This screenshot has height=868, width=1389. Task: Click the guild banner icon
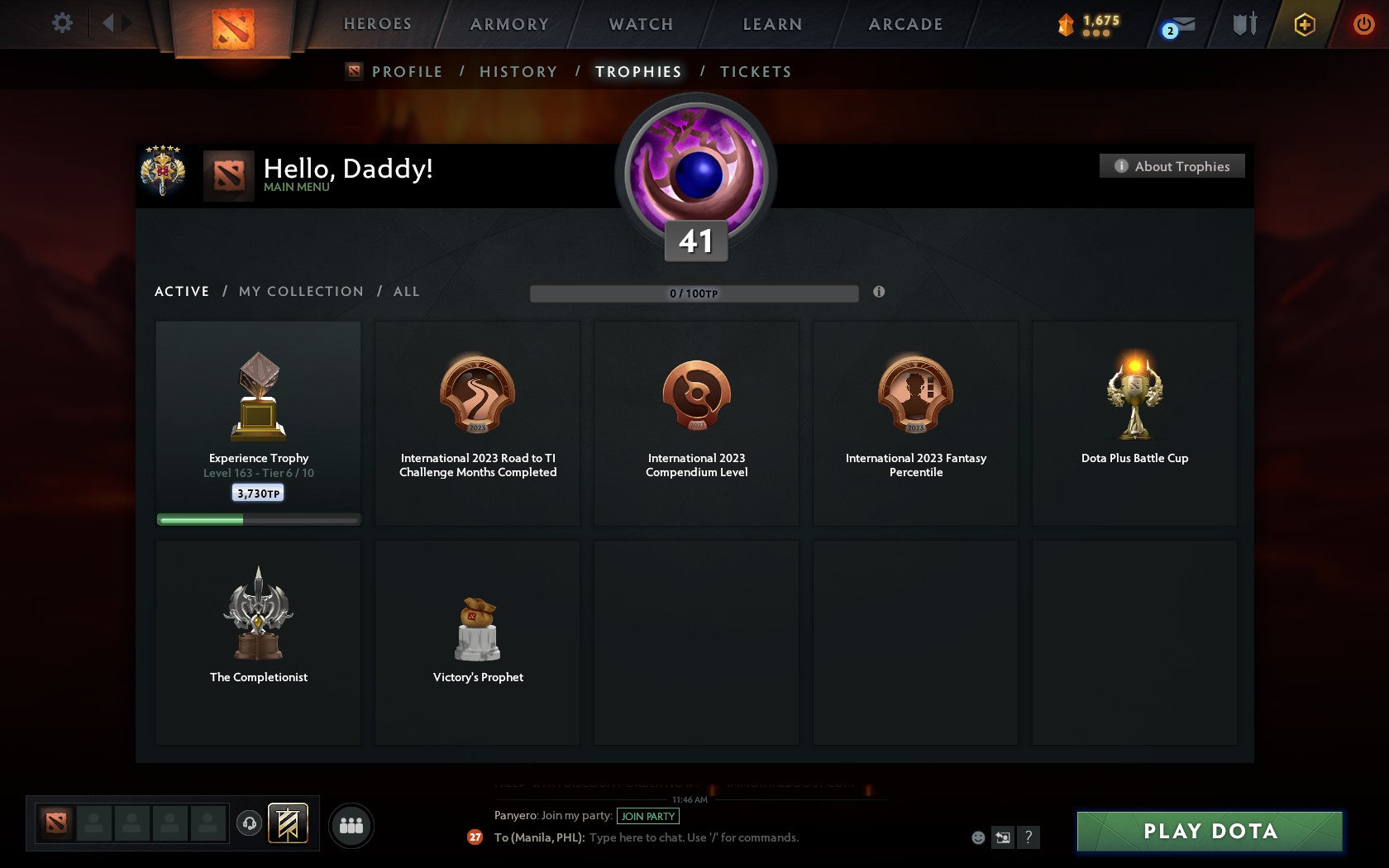click(287, 823)
